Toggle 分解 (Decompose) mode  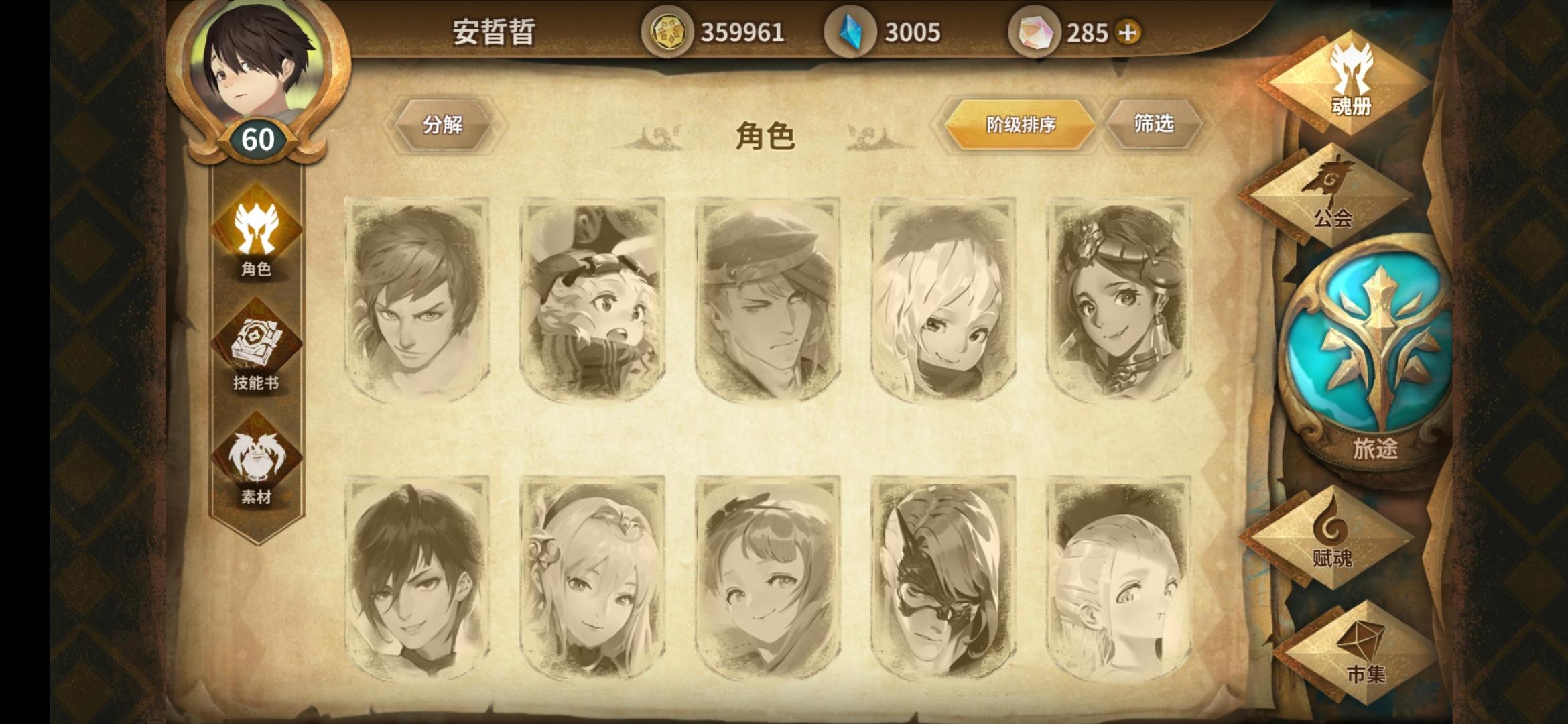pos(445,124)
